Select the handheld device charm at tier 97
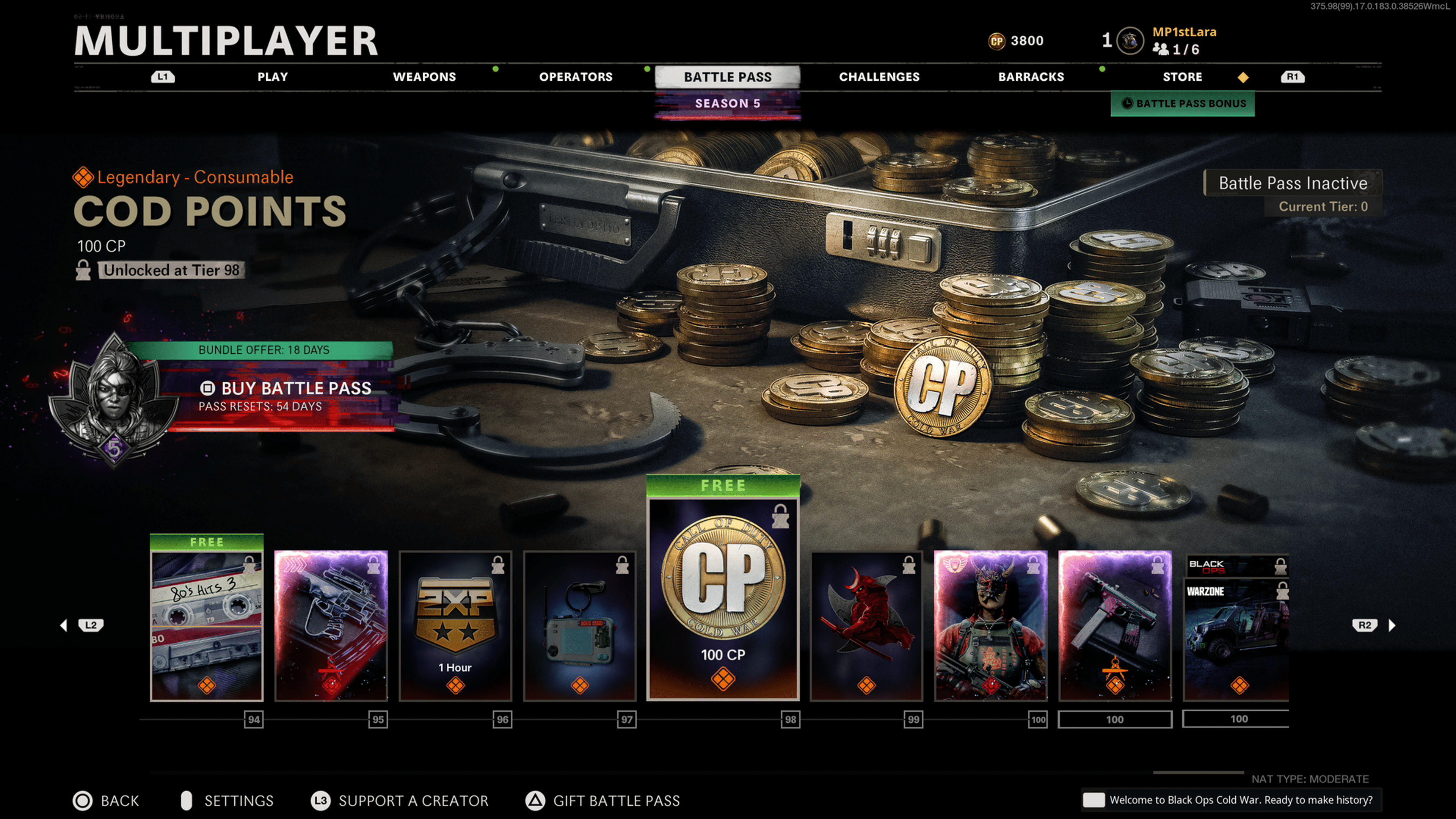The image size is (1456, 819). tap(579, 624)
